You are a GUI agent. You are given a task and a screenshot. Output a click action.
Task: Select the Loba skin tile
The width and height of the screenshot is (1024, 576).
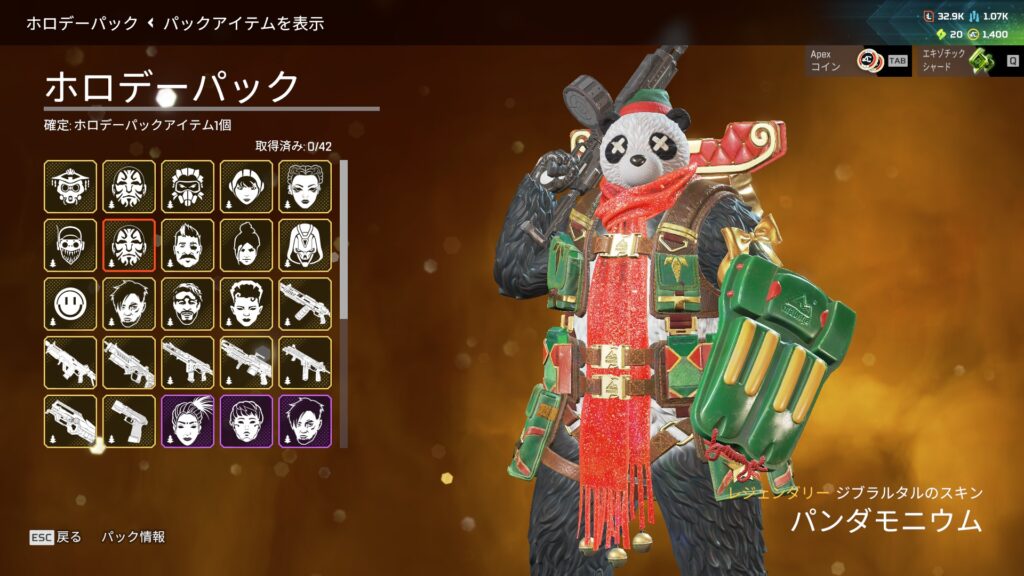pyautogui.click(x=305, y=187)
